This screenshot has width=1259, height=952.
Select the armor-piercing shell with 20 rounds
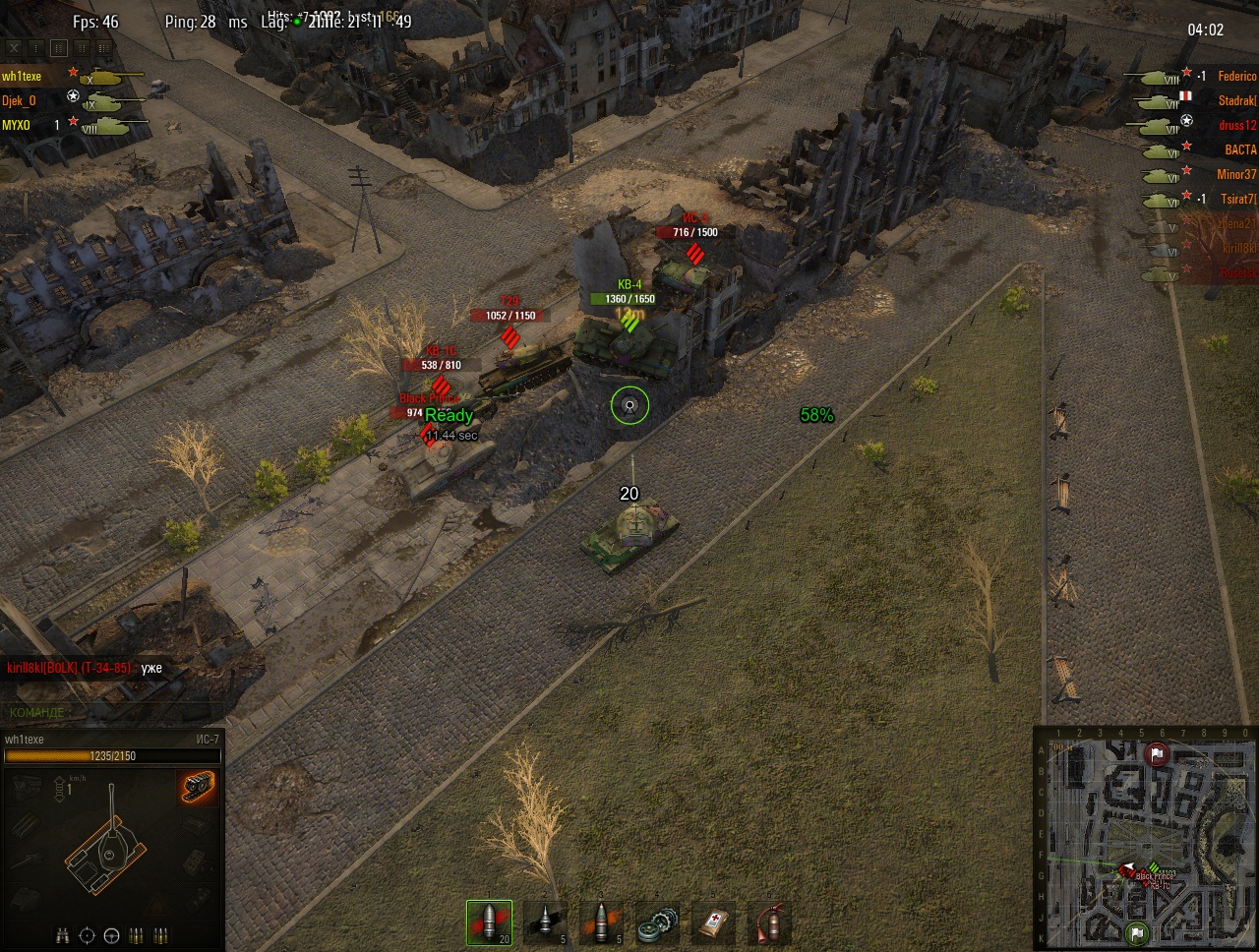[x=489, y=923]
